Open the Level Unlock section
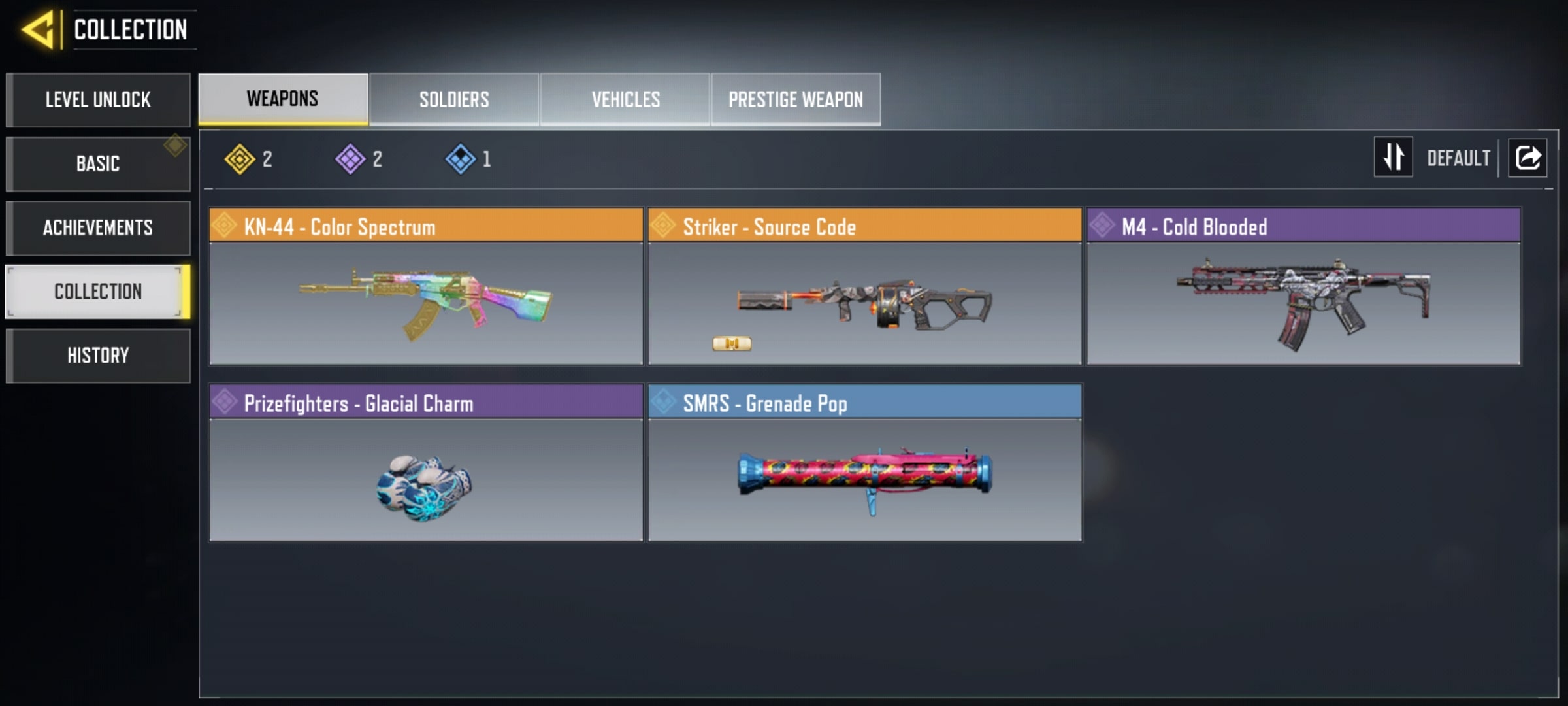This screenshot has height=706, width=1568. (98, 100)
